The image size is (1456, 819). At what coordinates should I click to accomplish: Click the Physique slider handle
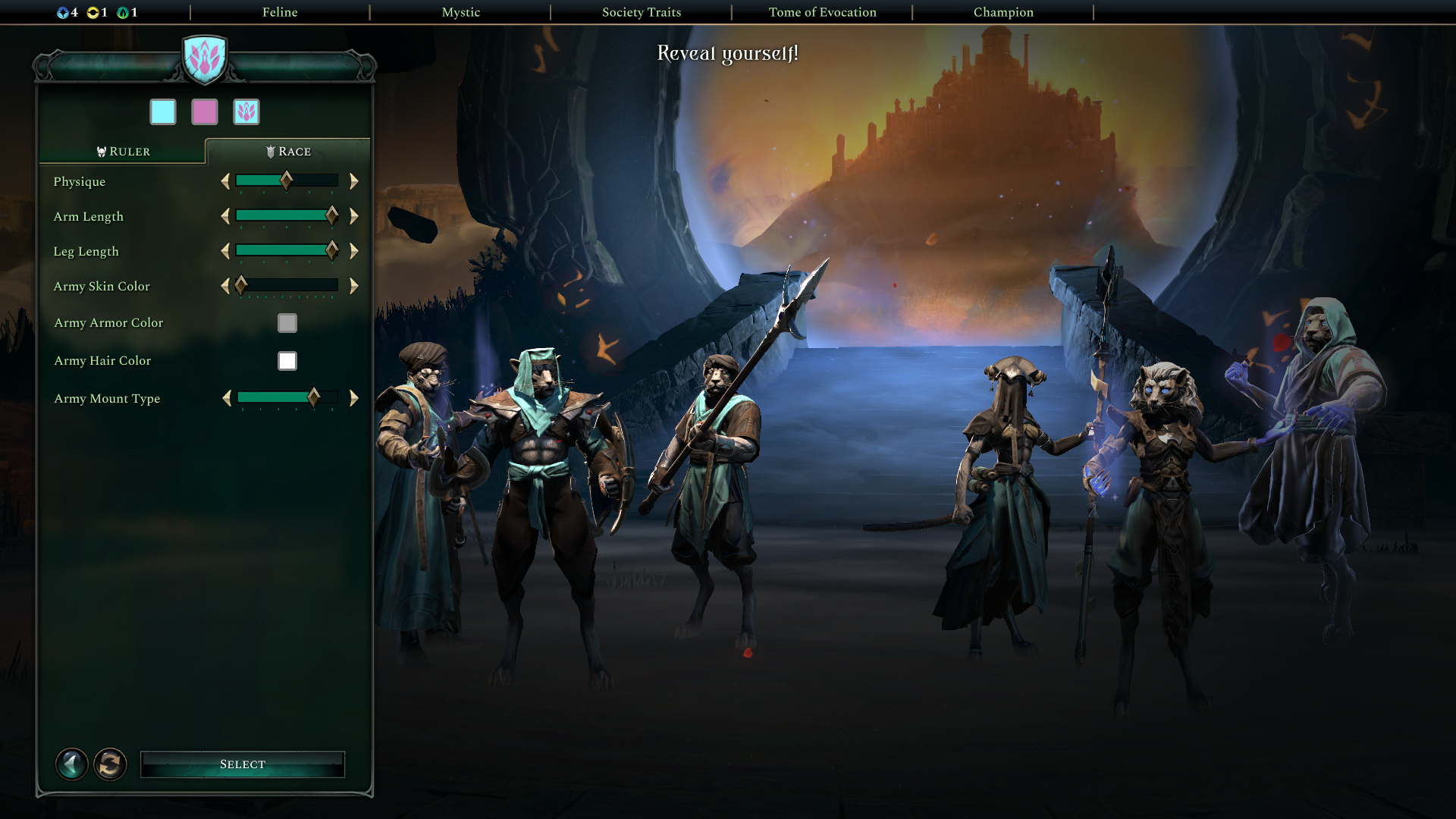tap(287, 181)
